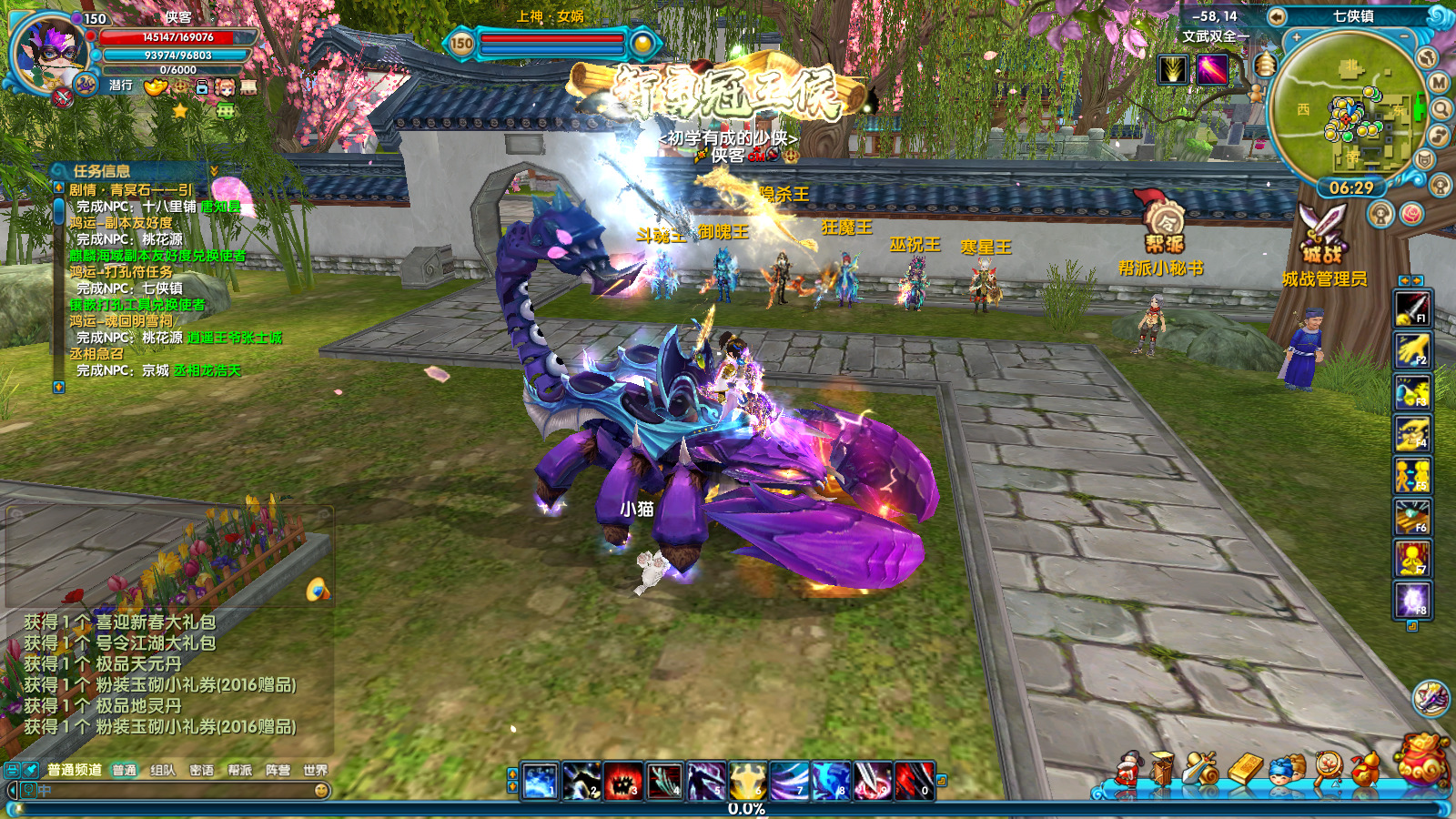Use the golden armor skill in slot 6

[x=746, y=781]
